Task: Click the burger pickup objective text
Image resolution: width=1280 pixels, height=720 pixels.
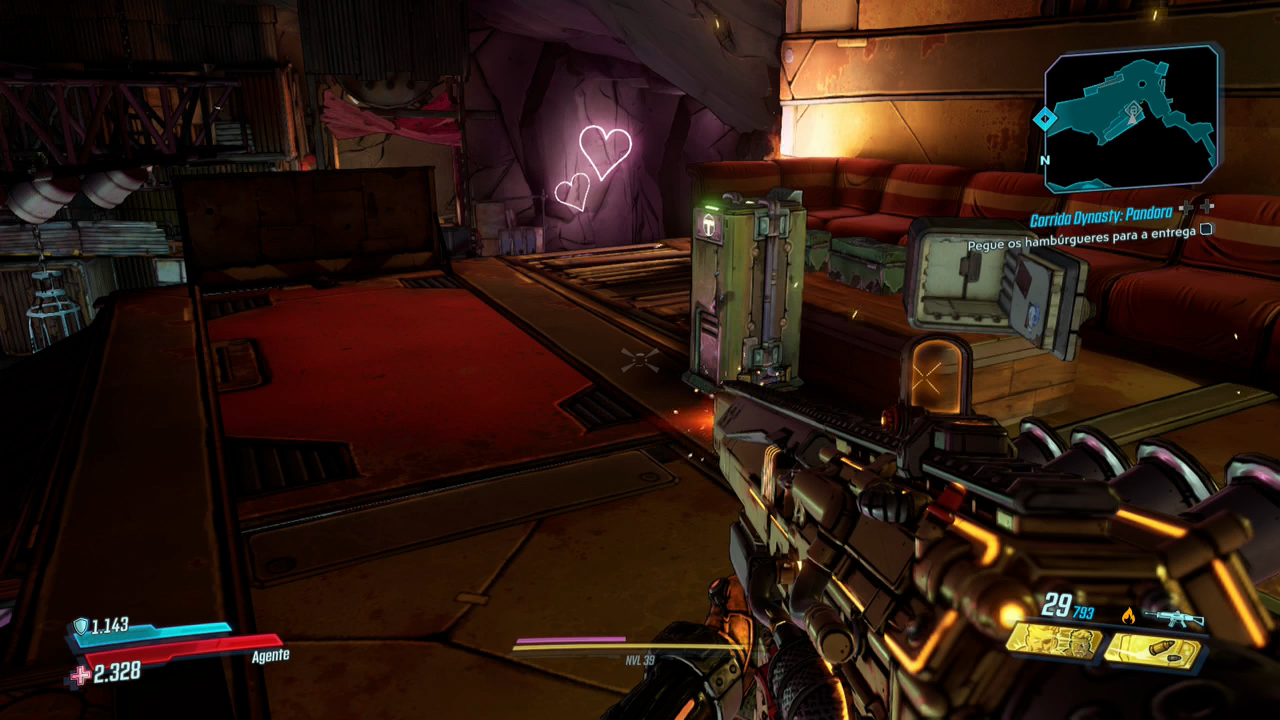Action: 1081,244
